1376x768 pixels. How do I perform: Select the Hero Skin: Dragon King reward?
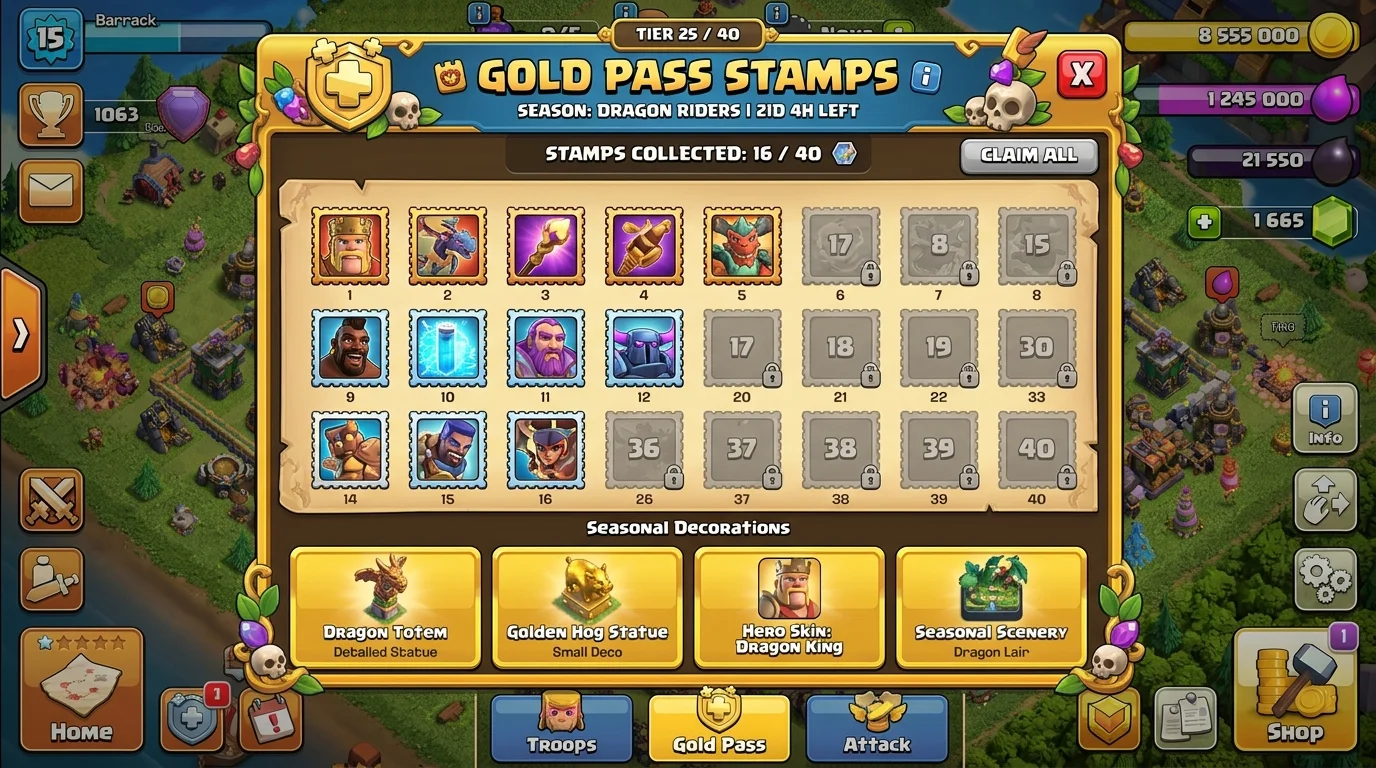[789, 607]
